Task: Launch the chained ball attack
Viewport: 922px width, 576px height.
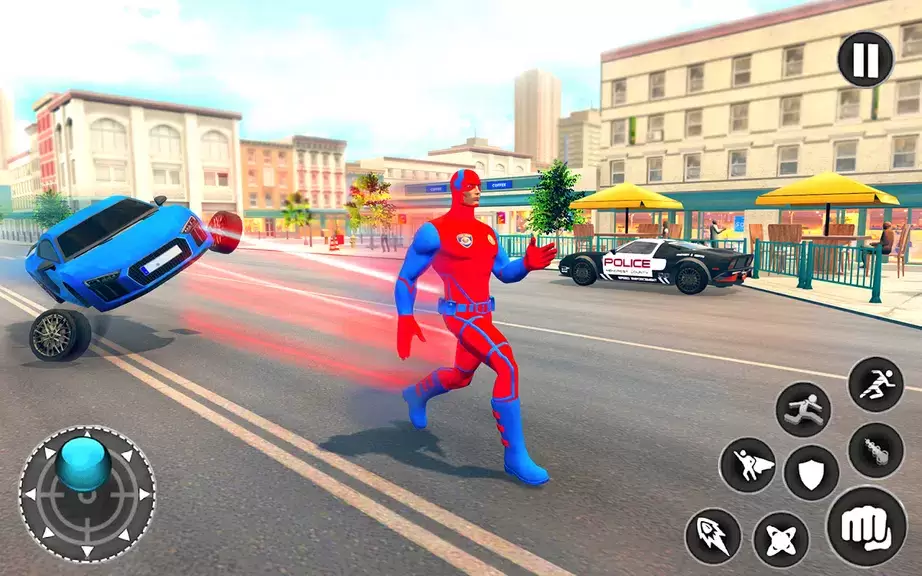Action: 875,450
